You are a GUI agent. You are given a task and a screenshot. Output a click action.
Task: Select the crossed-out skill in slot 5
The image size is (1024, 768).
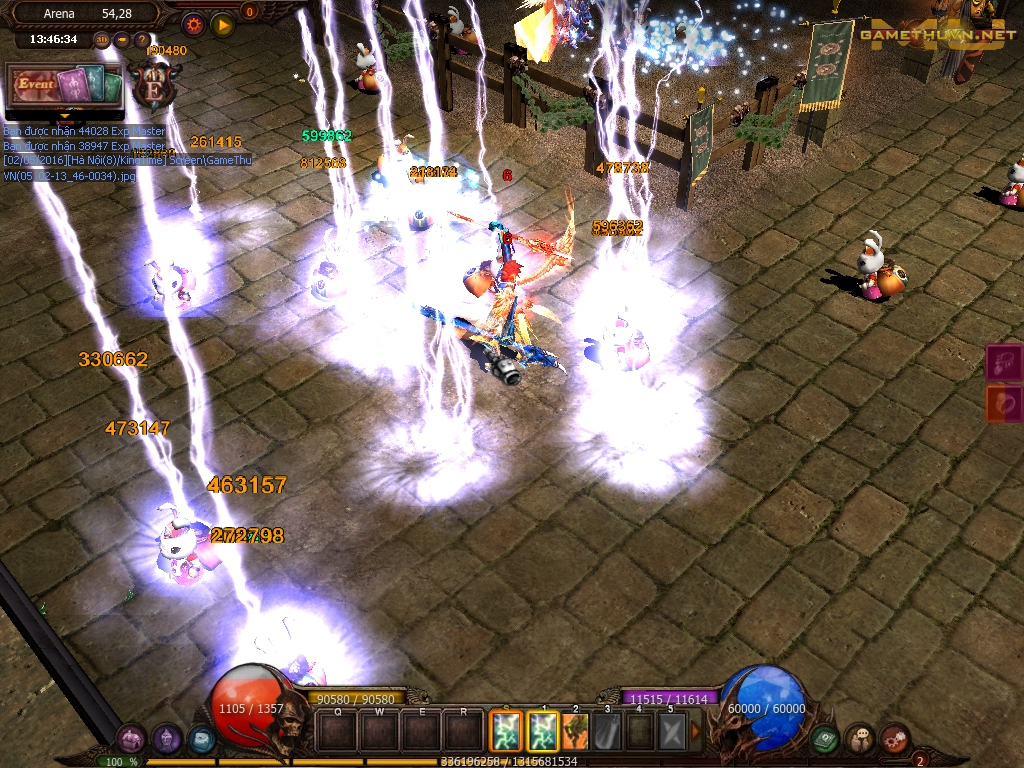[672, 731]
